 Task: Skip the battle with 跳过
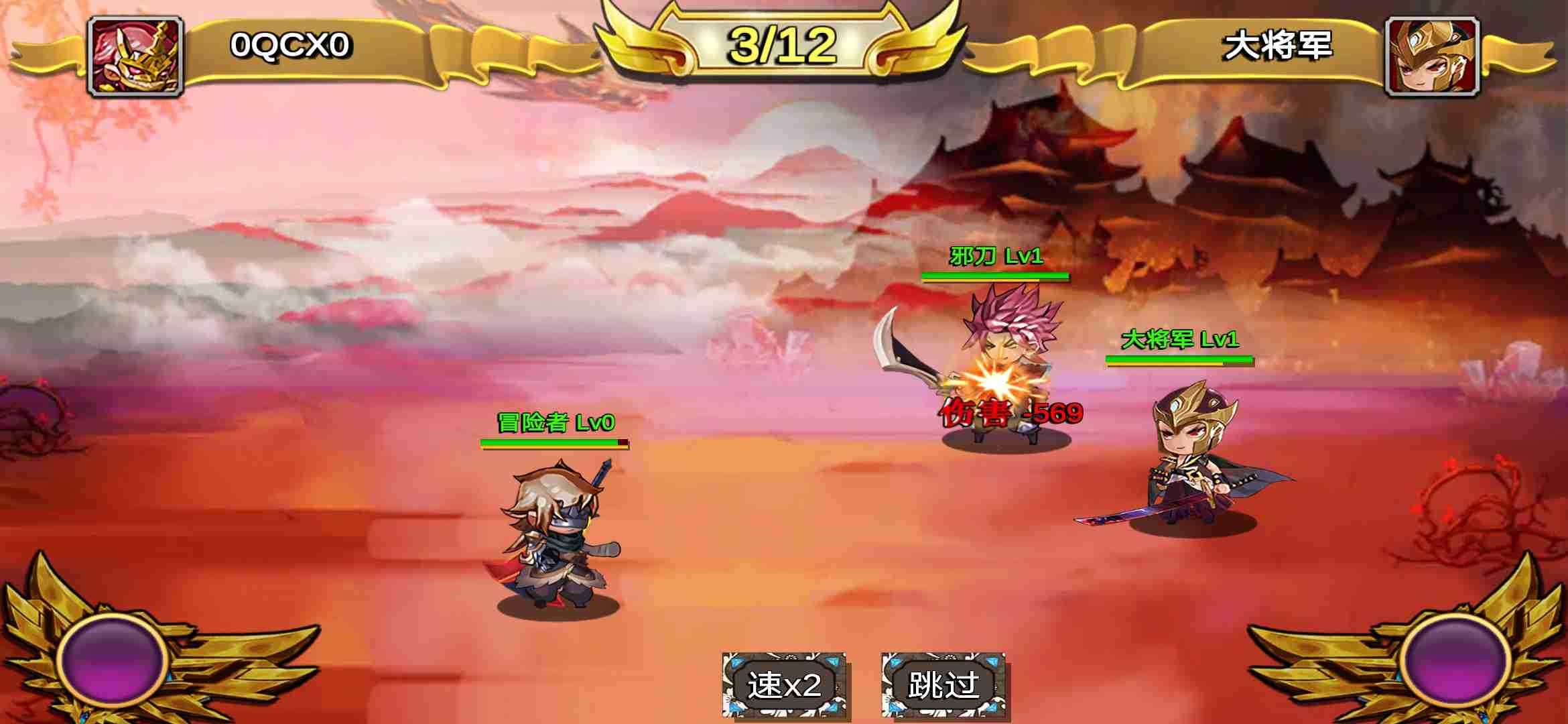(x=943, y=685)
